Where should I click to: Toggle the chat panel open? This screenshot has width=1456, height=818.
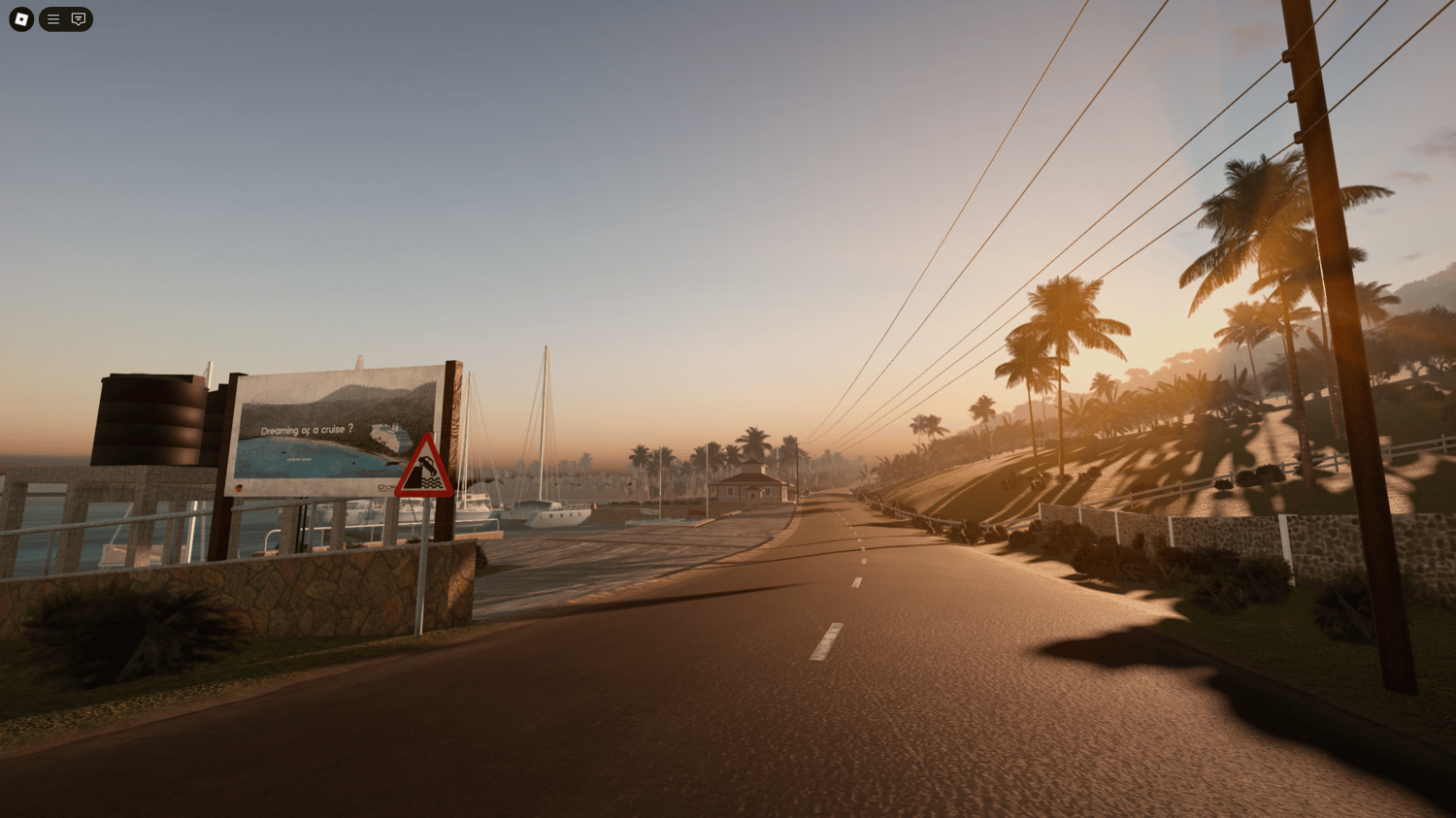(78, 19)
